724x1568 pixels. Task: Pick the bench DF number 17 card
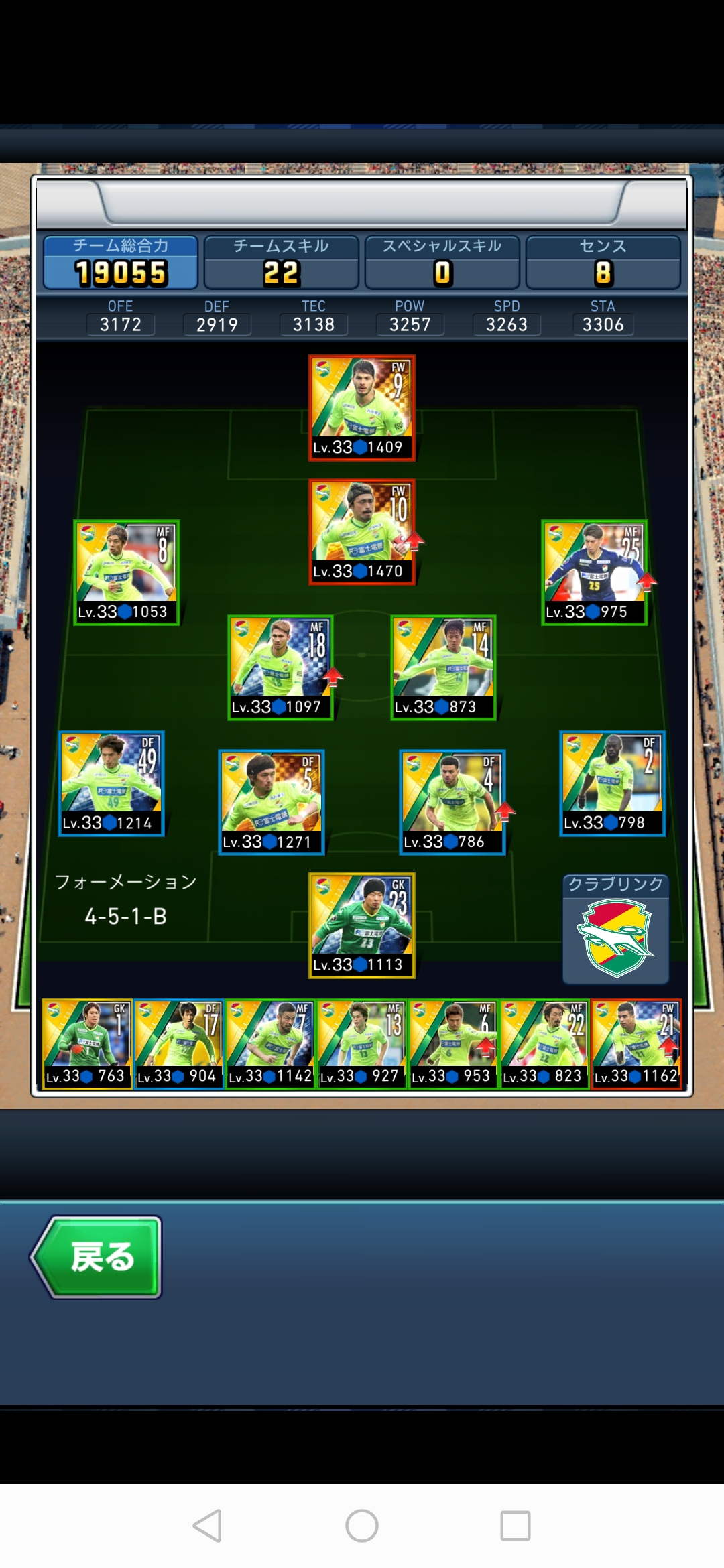pyautogui.click(x=178, y=1044)
